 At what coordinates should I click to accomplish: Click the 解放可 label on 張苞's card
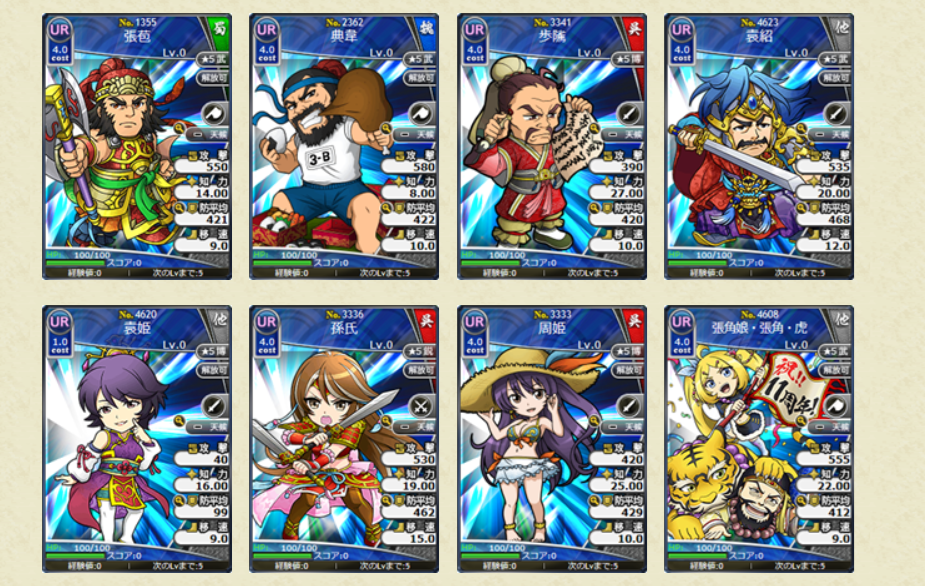[215, 76]
